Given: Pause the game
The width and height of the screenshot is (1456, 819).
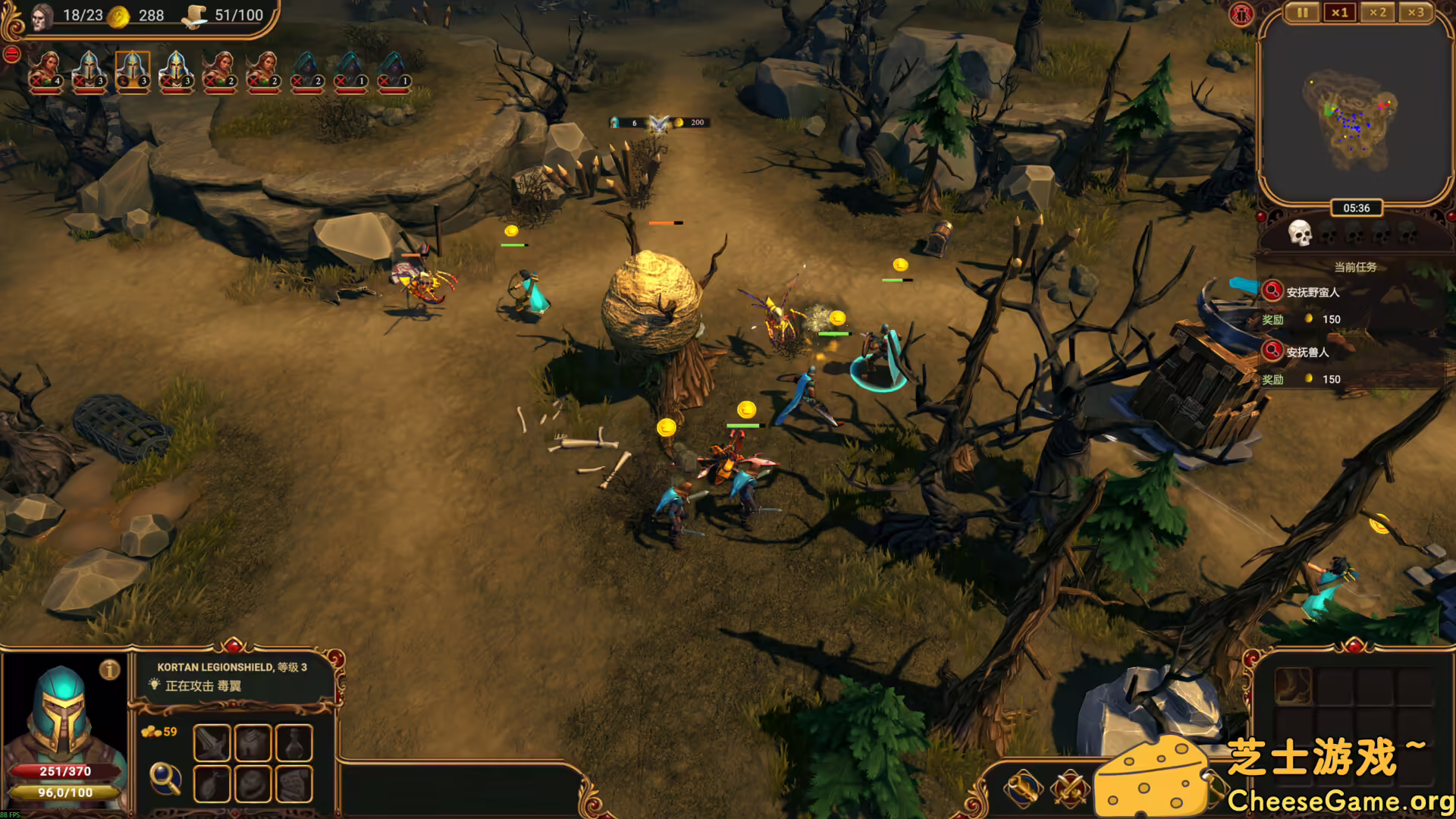Looking at the screenshot, I should pos(1302,13).
